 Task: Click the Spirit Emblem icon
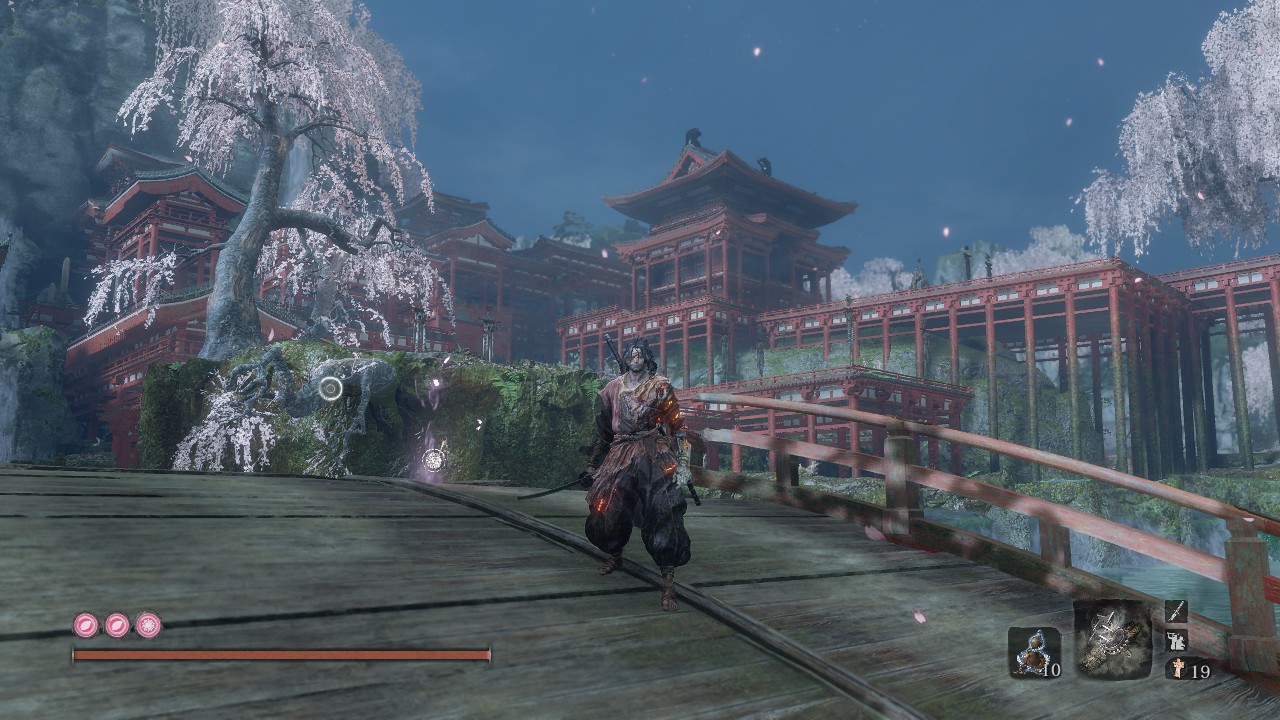tap(1176, 669)
